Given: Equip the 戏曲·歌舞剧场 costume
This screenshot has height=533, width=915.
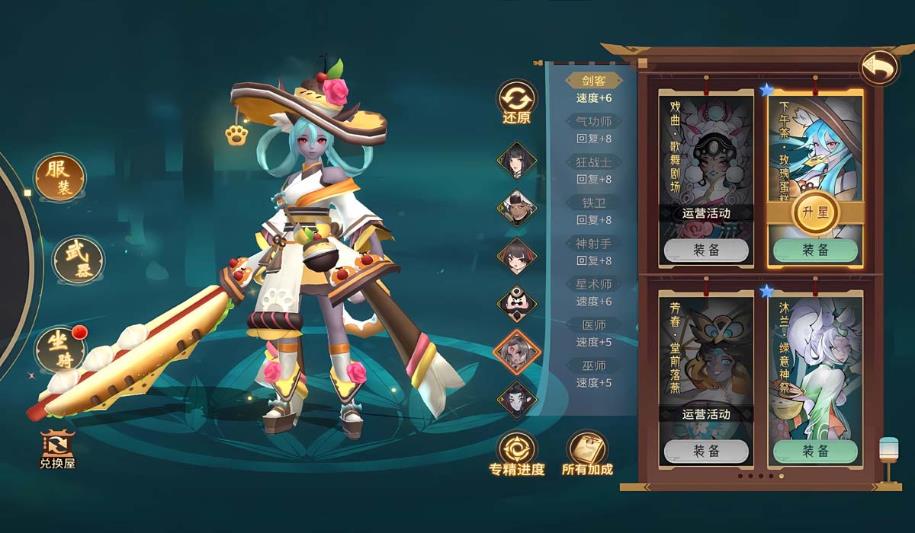Looking at the screenshot, I should pos(706,250).
